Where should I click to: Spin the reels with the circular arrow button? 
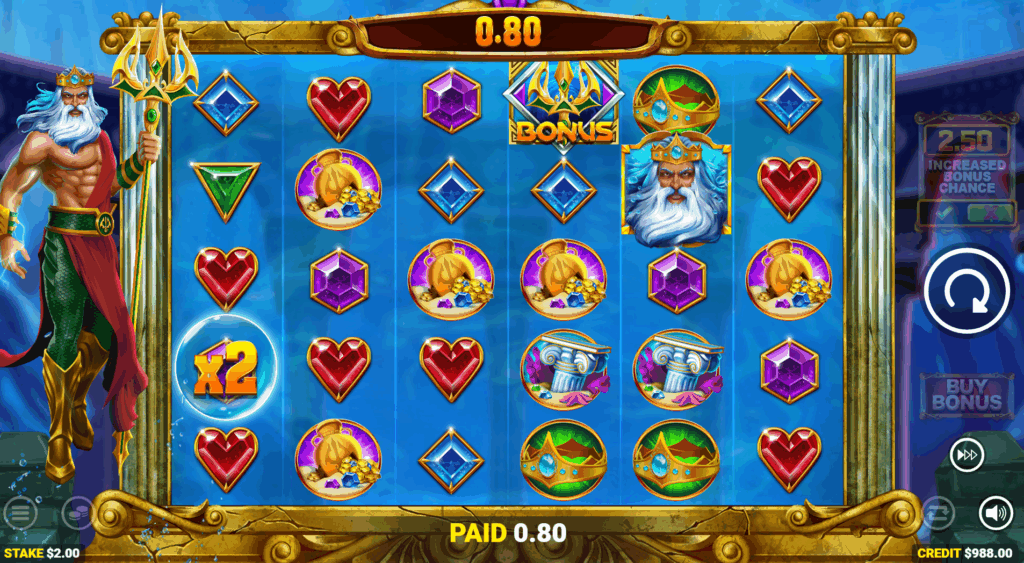coord(966,290)
